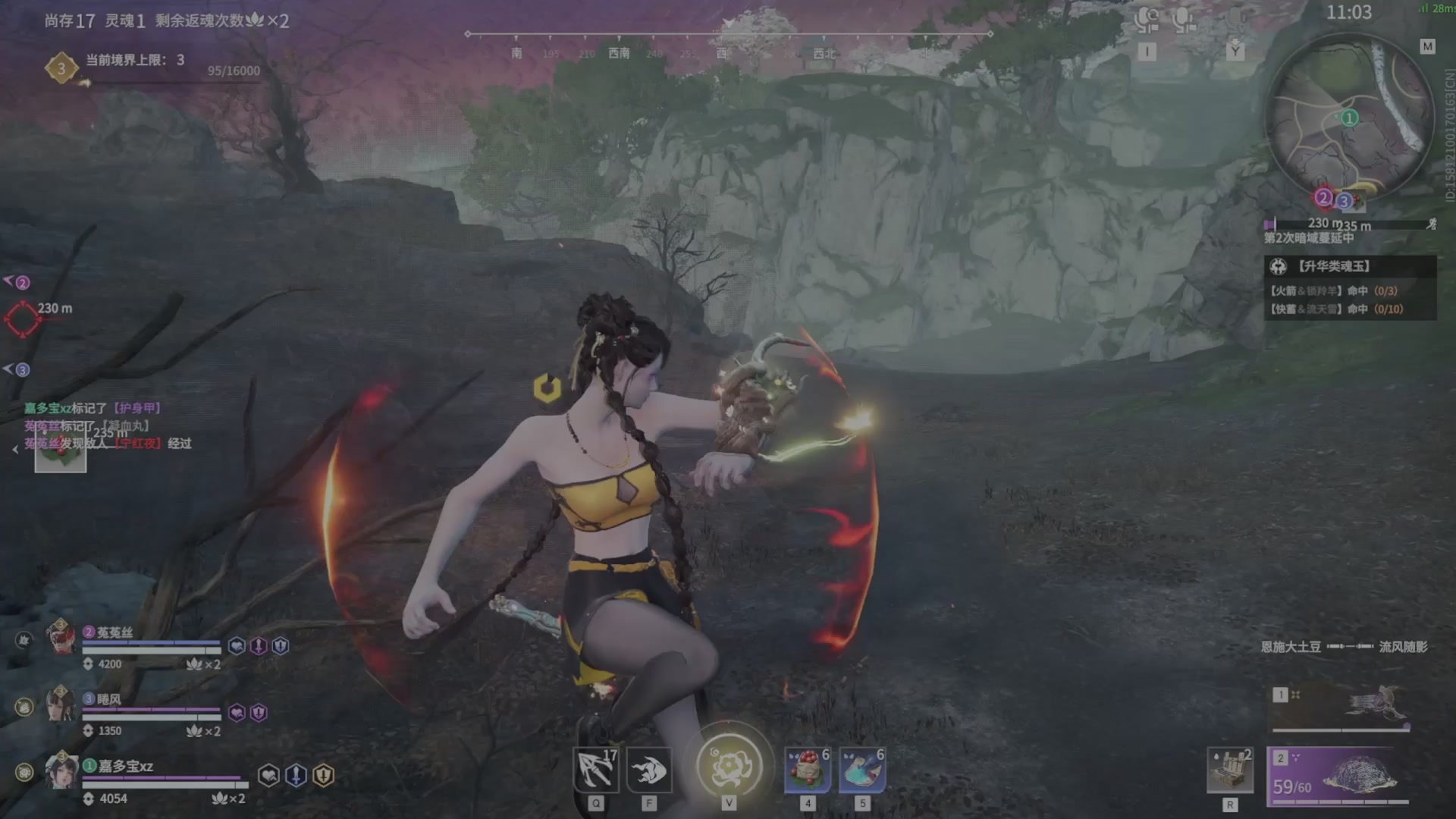Use the blue armor powder item

[x=862, y=770]
